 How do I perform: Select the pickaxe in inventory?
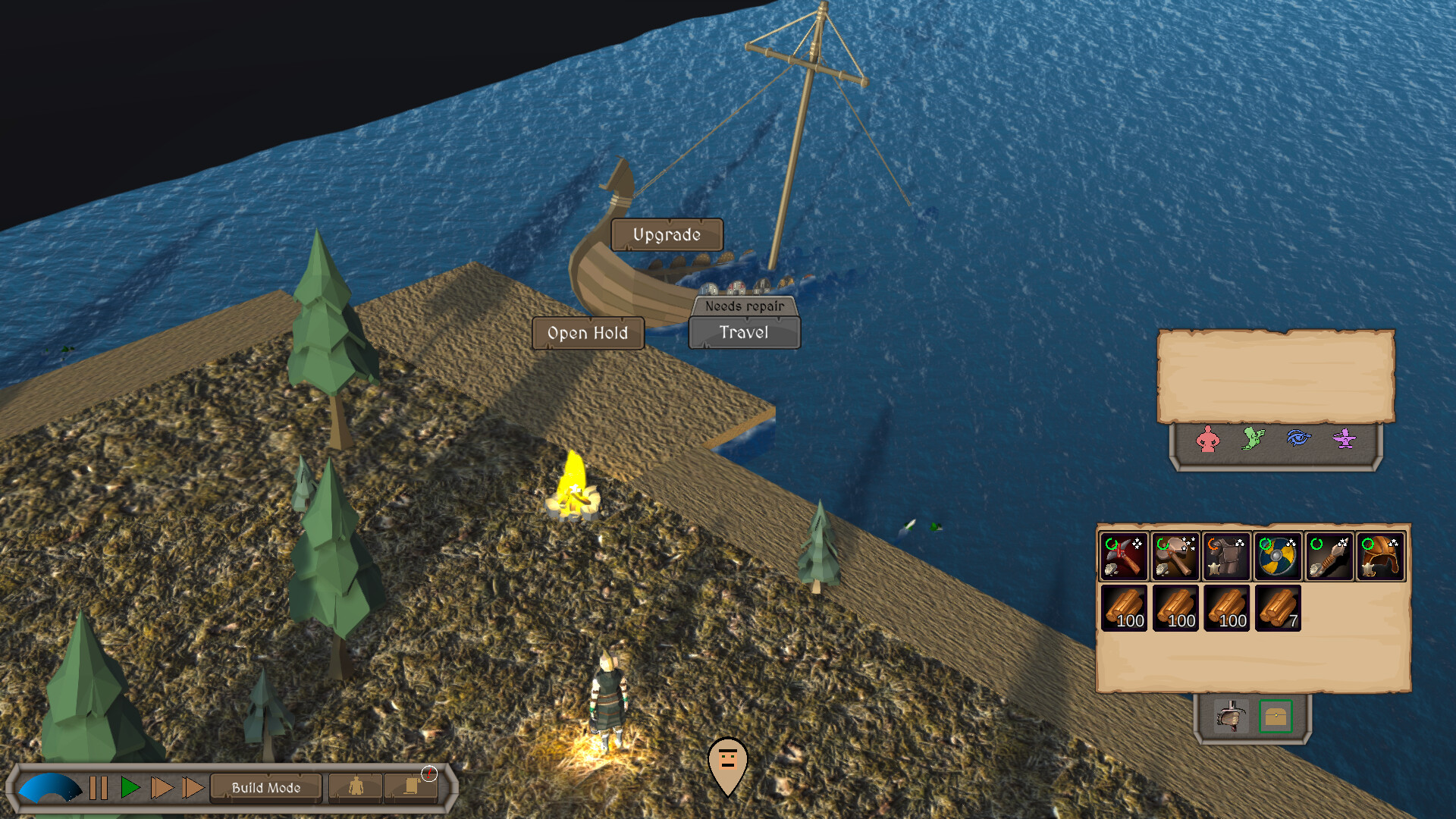(x=1124, y=557)
